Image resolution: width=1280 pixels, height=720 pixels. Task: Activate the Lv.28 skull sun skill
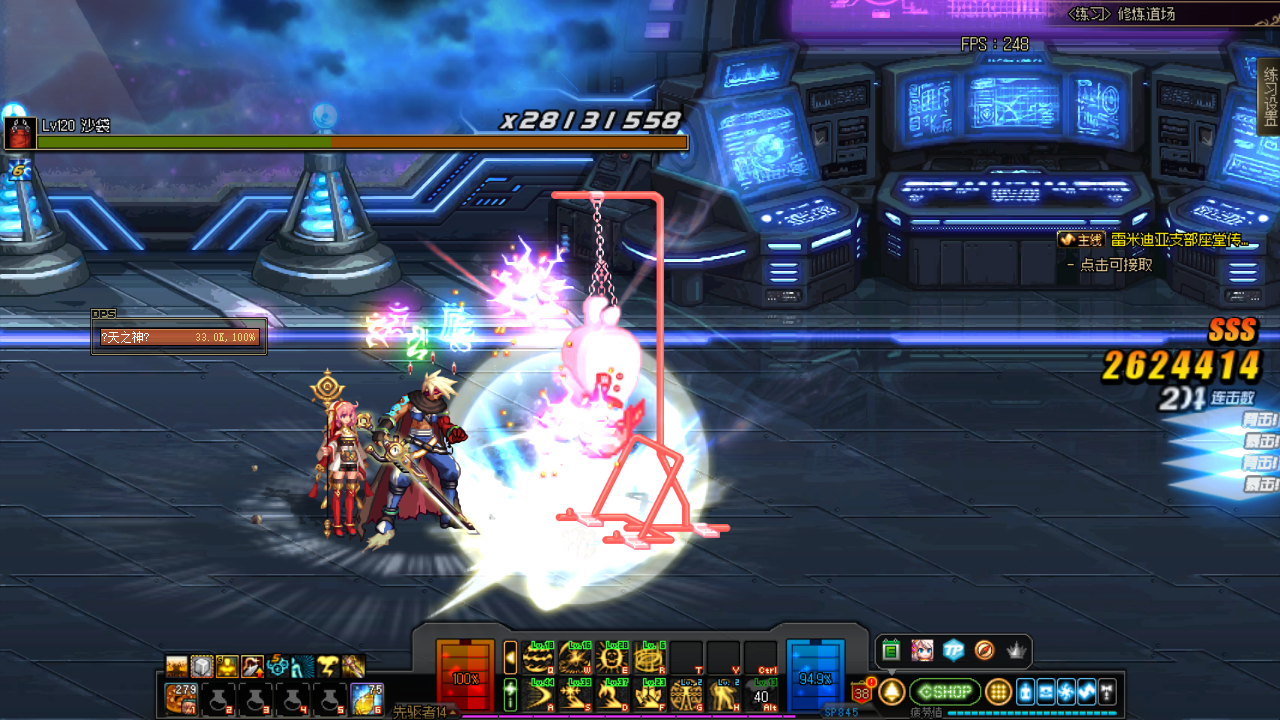pos(615,657)
